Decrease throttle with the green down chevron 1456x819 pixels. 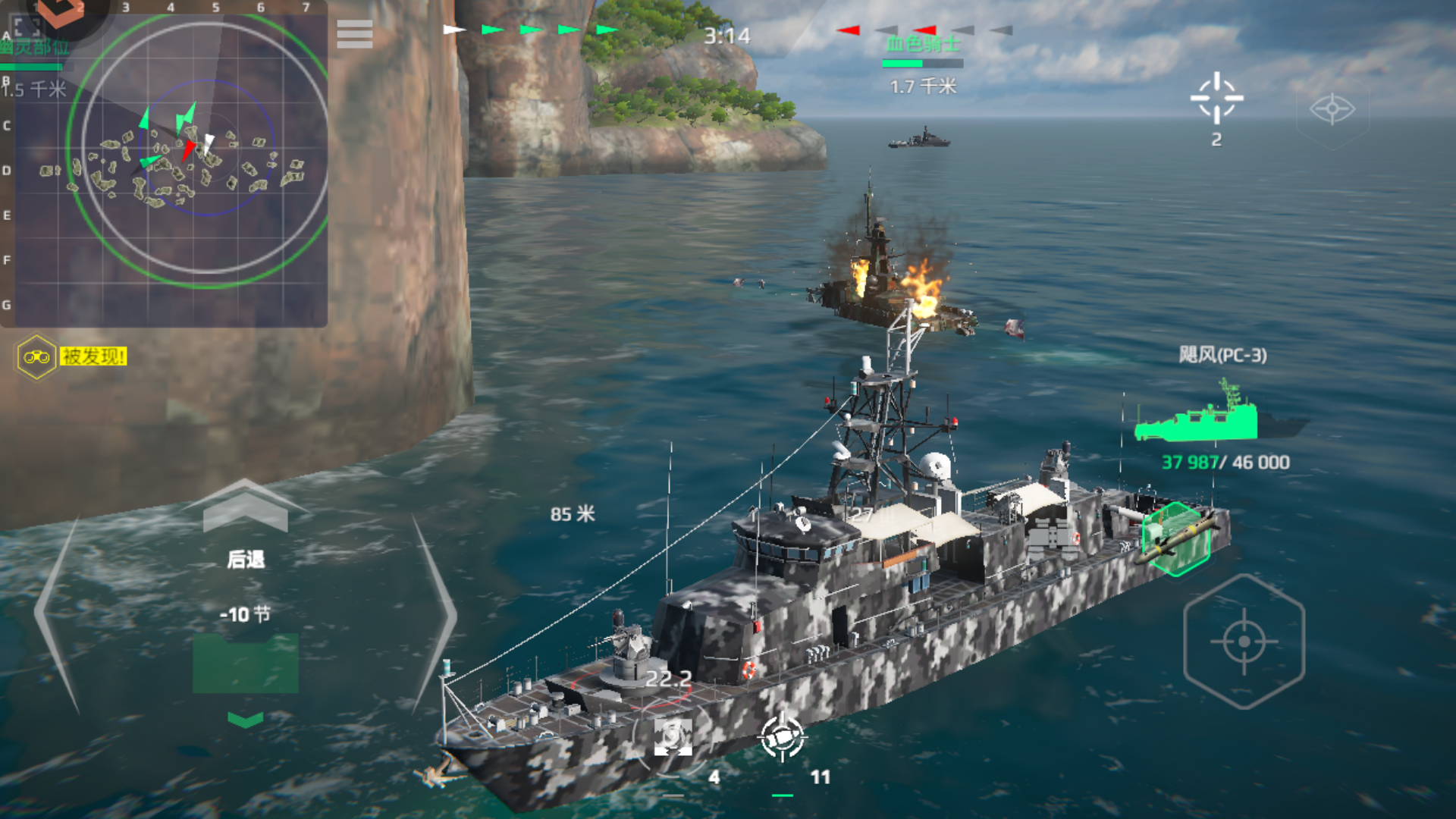tap(245, 719)
